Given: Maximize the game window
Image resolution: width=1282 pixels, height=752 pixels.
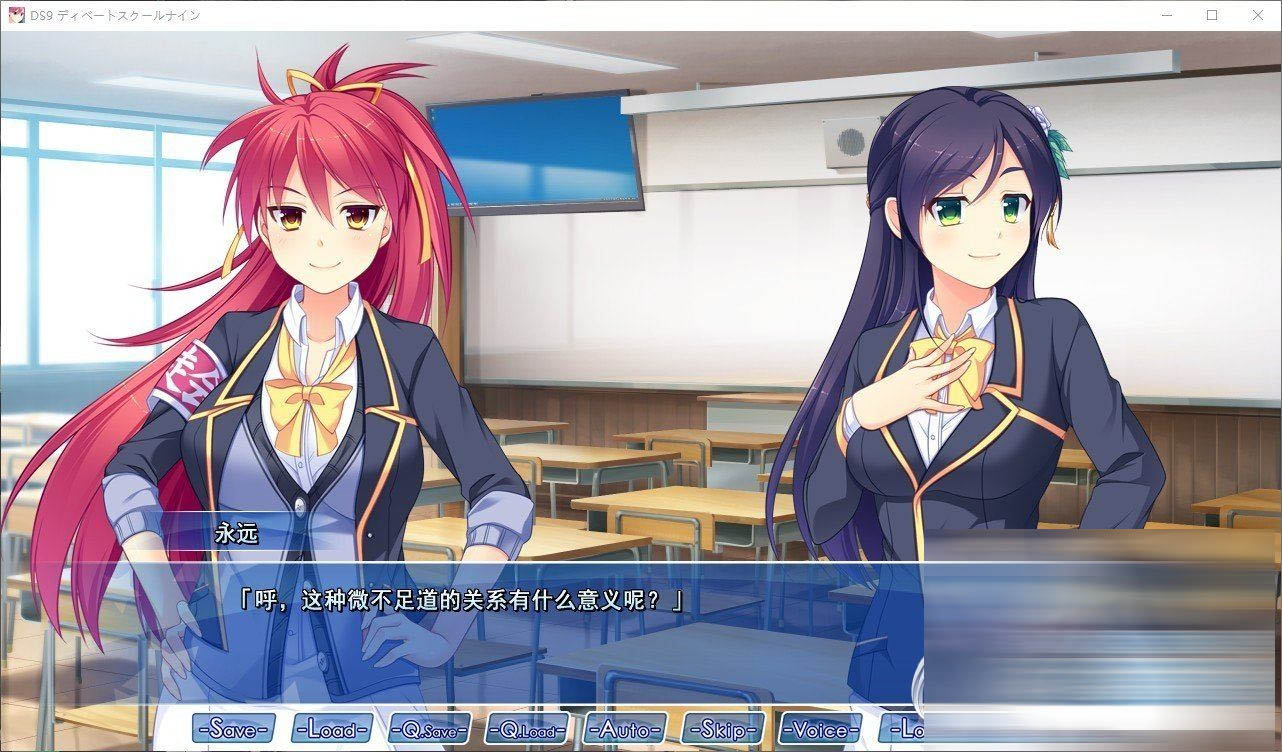Looking at the screenshot, I should [1213, 15].
